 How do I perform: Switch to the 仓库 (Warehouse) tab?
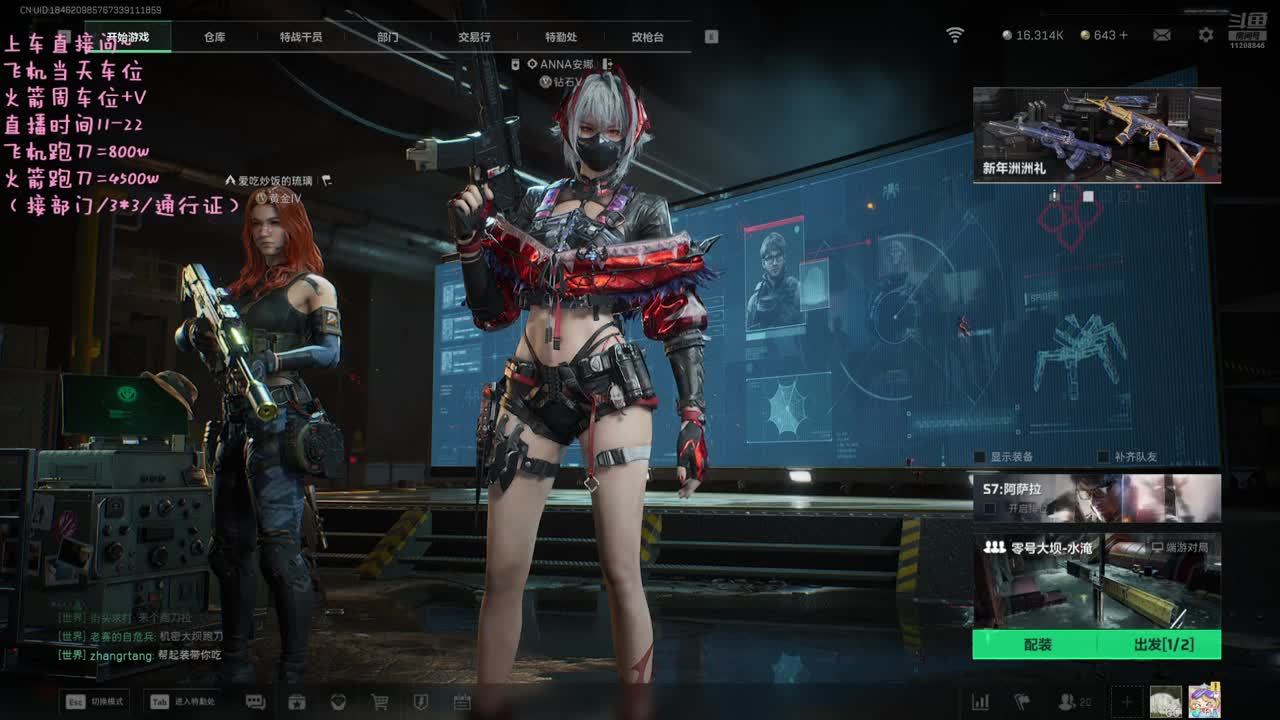tap(214, 37)
